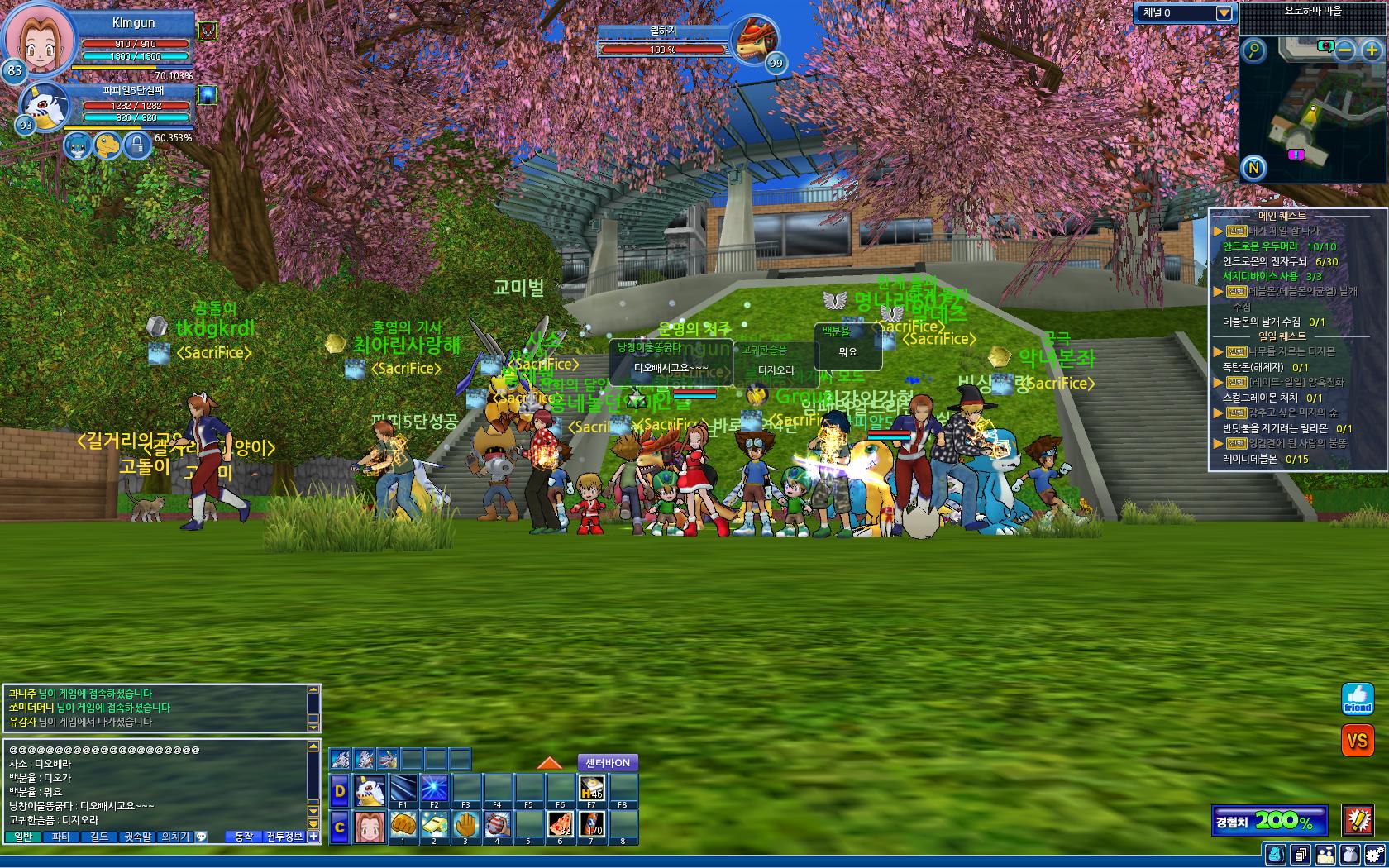Use the fist skill in slot 1
The width and height of the screenshot is (1389, 868).
coord(403,825)
